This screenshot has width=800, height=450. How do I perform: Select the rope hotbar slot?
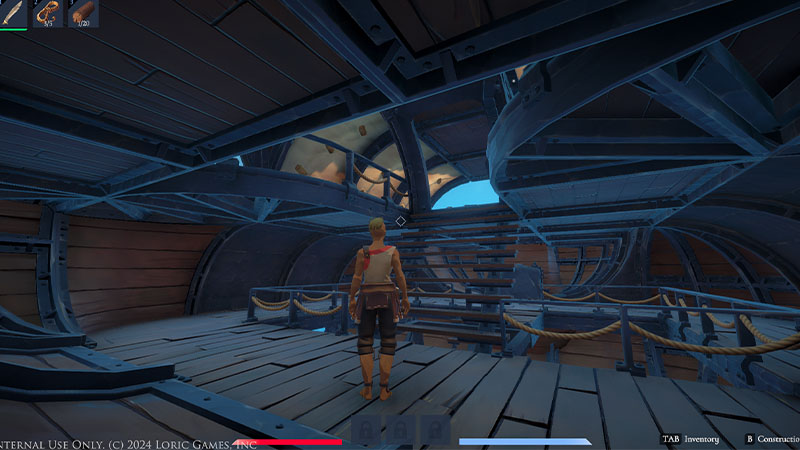pos(48,13)
